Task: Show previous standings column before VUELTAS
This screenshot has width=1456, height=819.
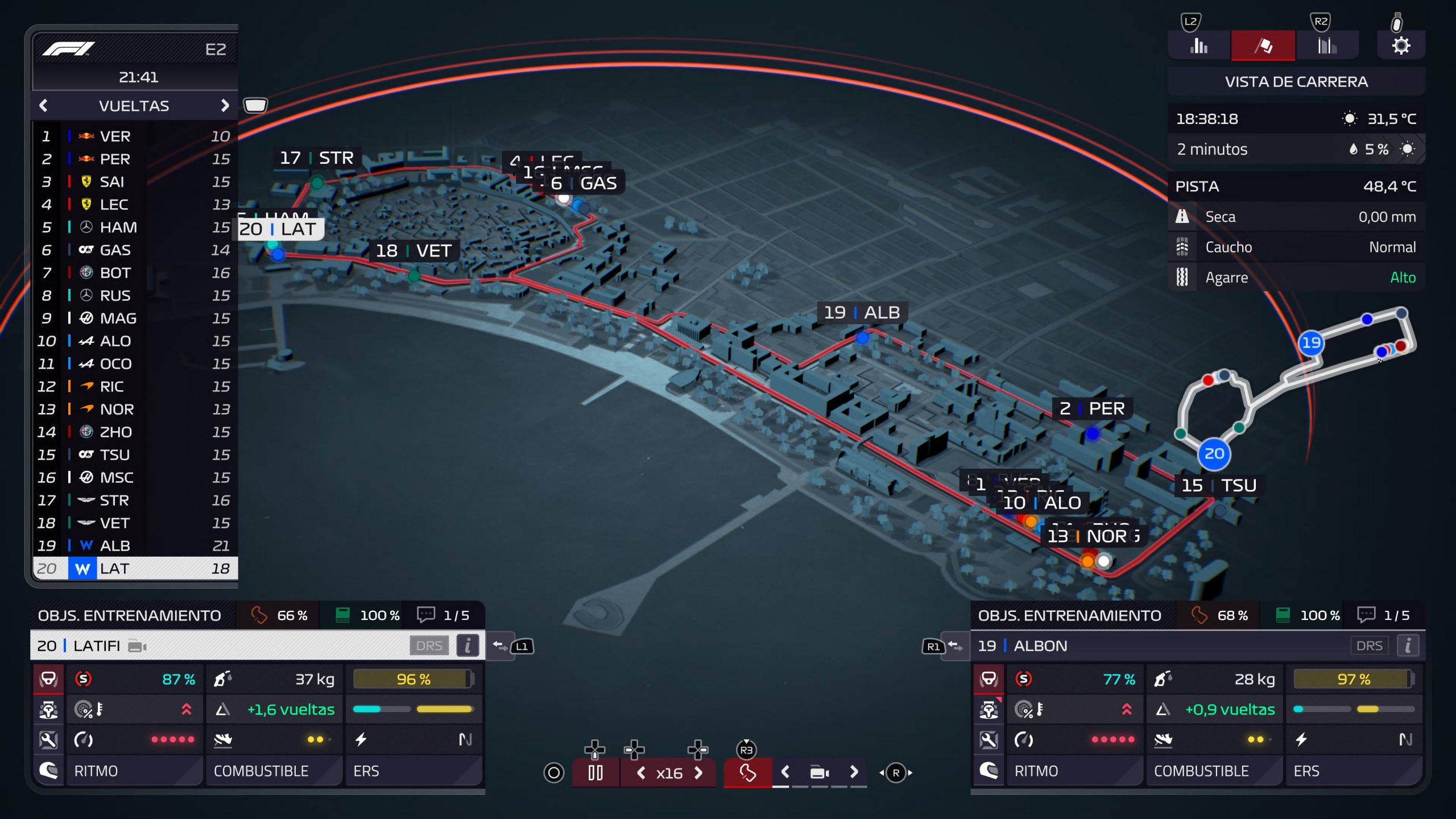Action: pos(43,106)
